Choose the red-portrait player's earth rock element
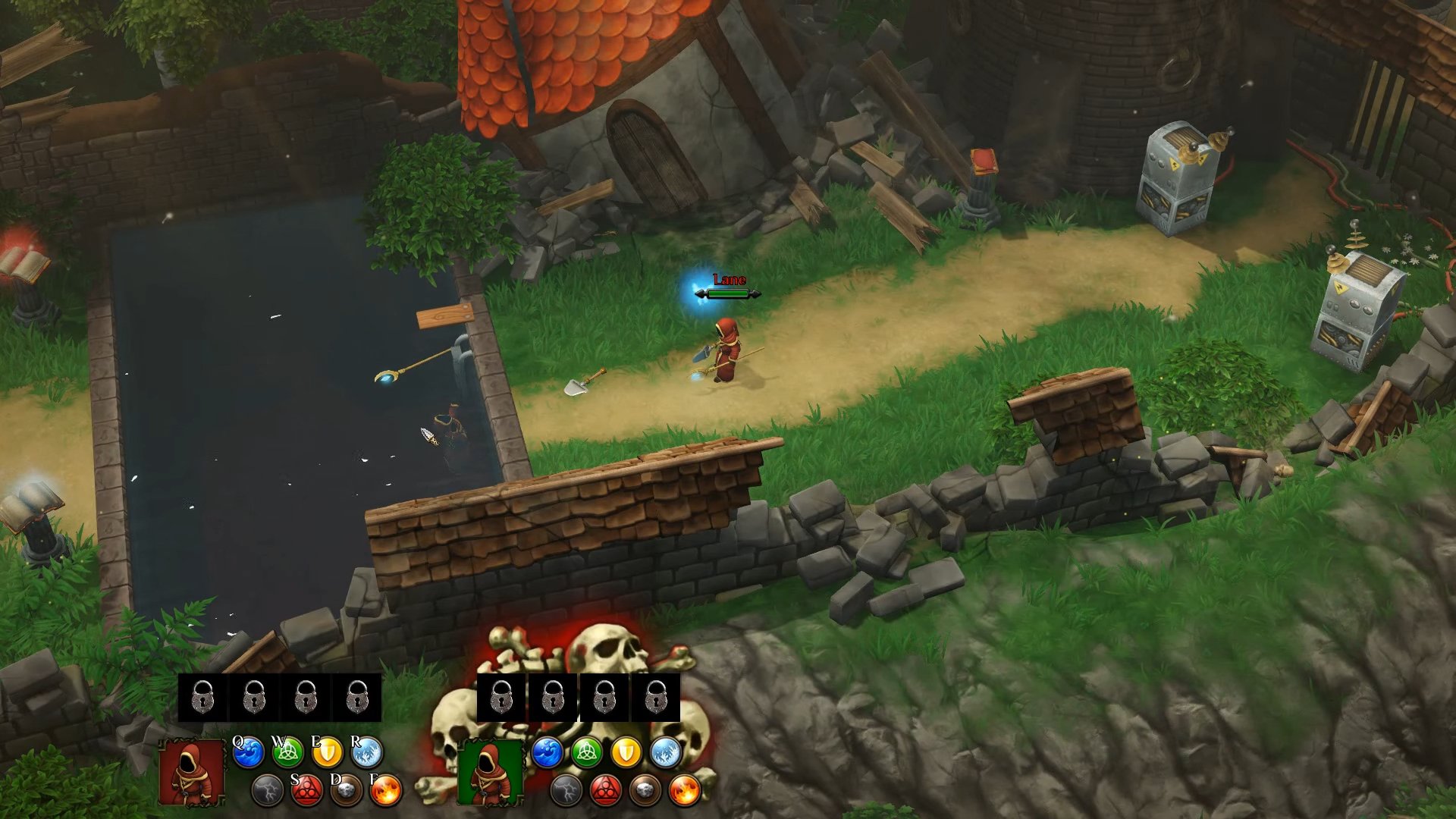The image size is (1456, 819). [347, 791]
